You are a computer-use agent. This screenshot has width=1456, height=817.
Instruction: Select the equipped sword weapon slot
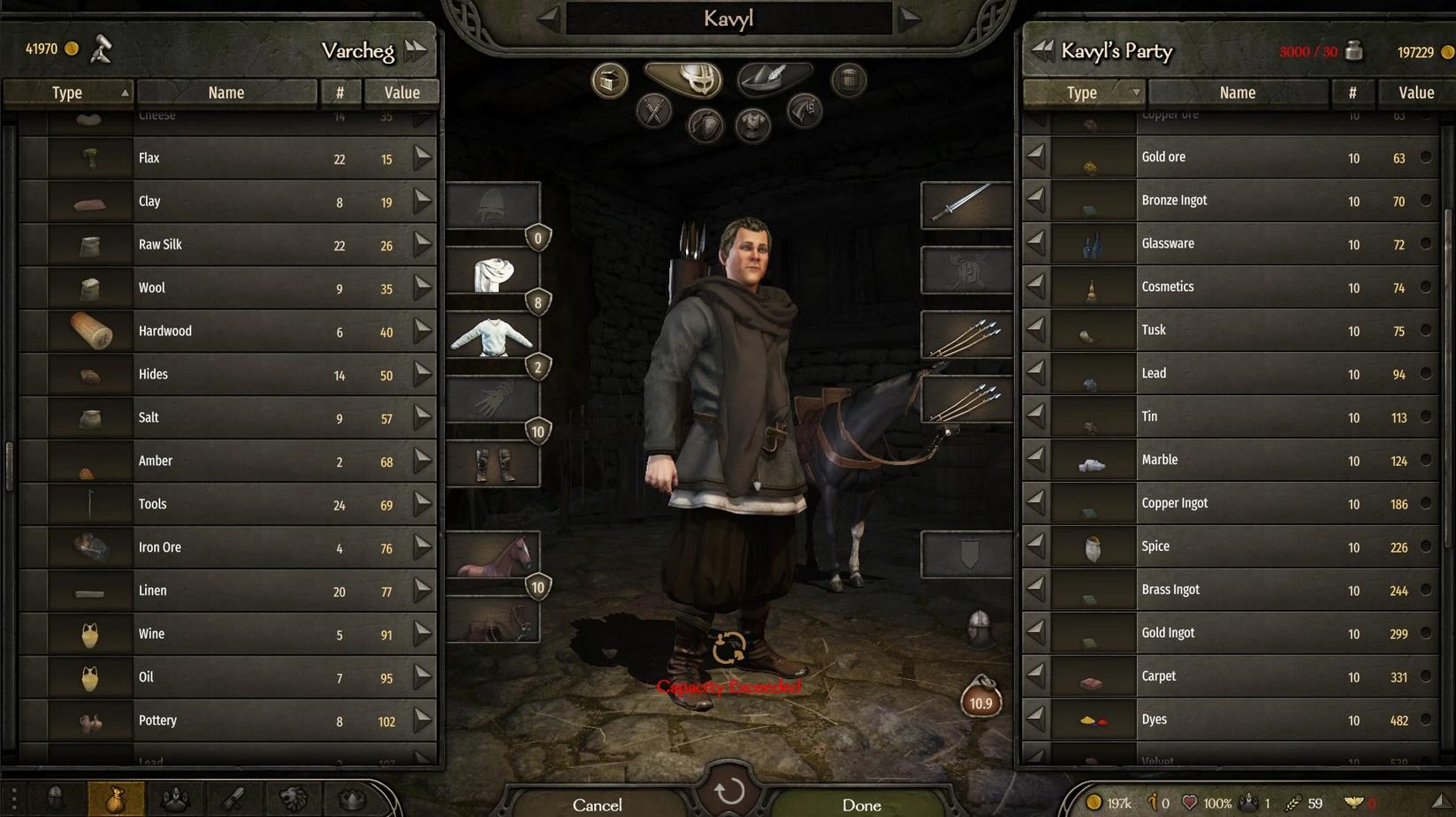[965, 204]
